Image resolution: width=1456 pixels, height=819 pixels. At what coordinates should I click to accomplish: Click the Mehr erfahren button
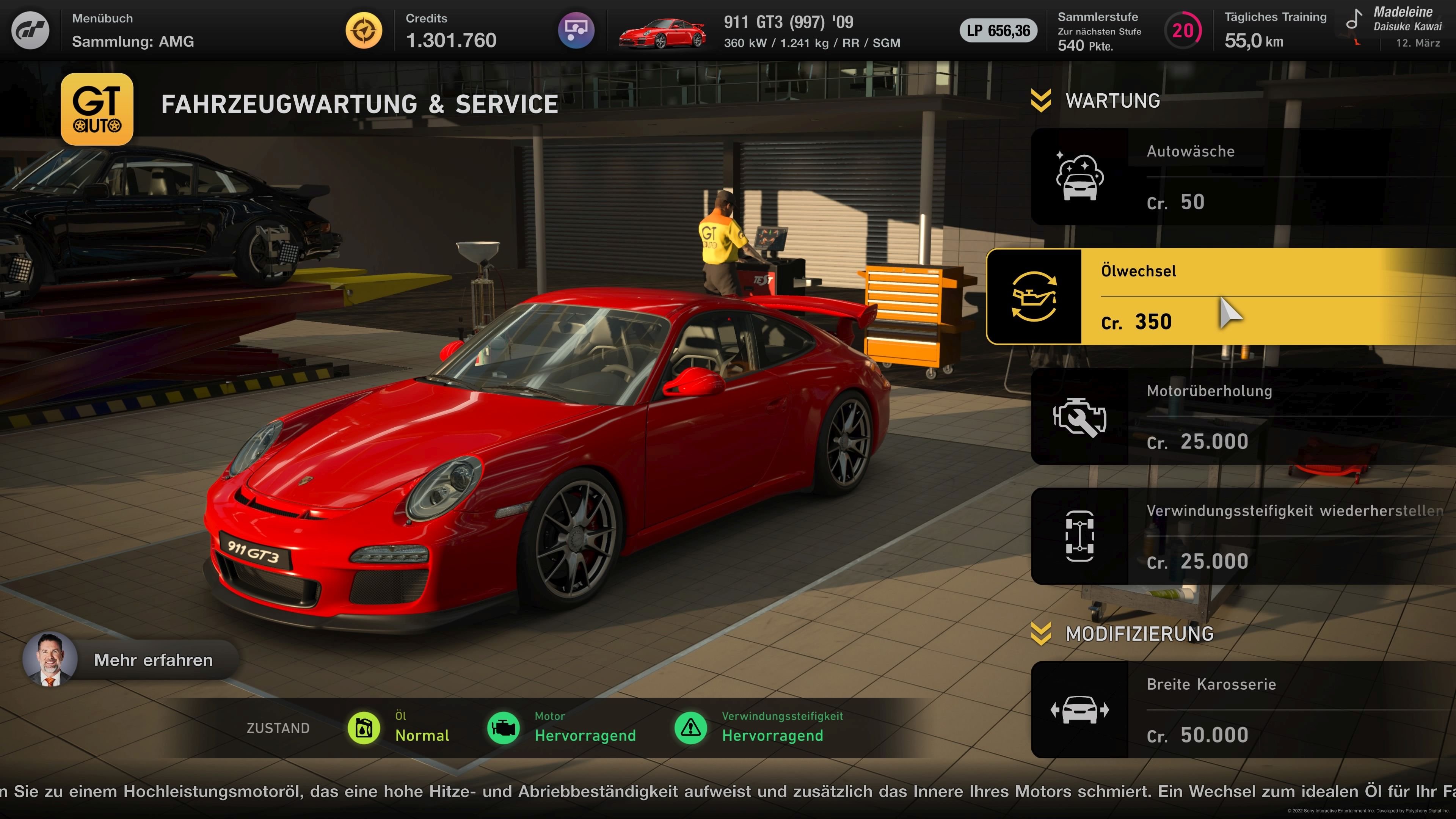[153, 660]
